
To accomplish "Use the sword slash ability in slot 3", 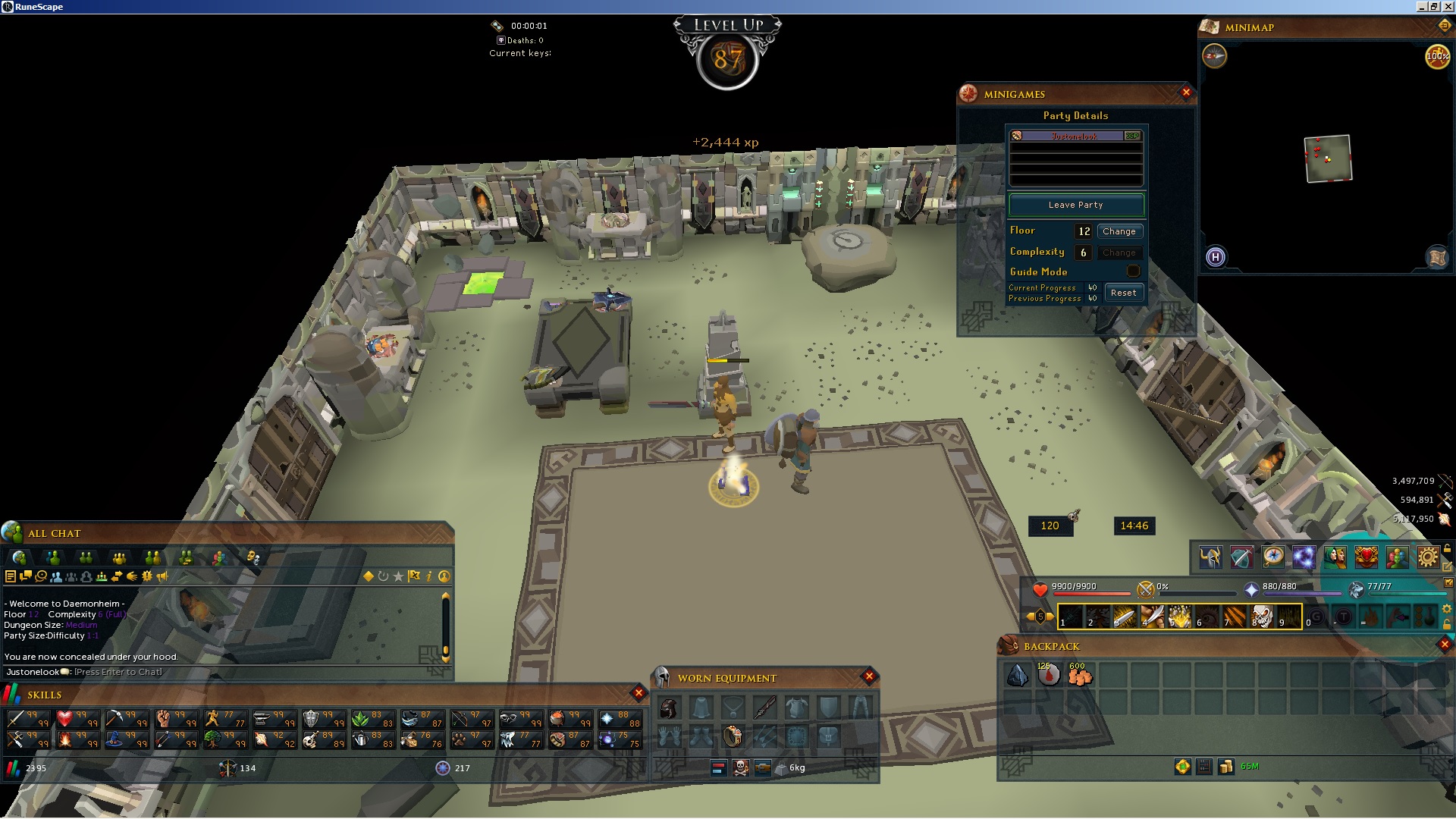I will coord(1125,617).
